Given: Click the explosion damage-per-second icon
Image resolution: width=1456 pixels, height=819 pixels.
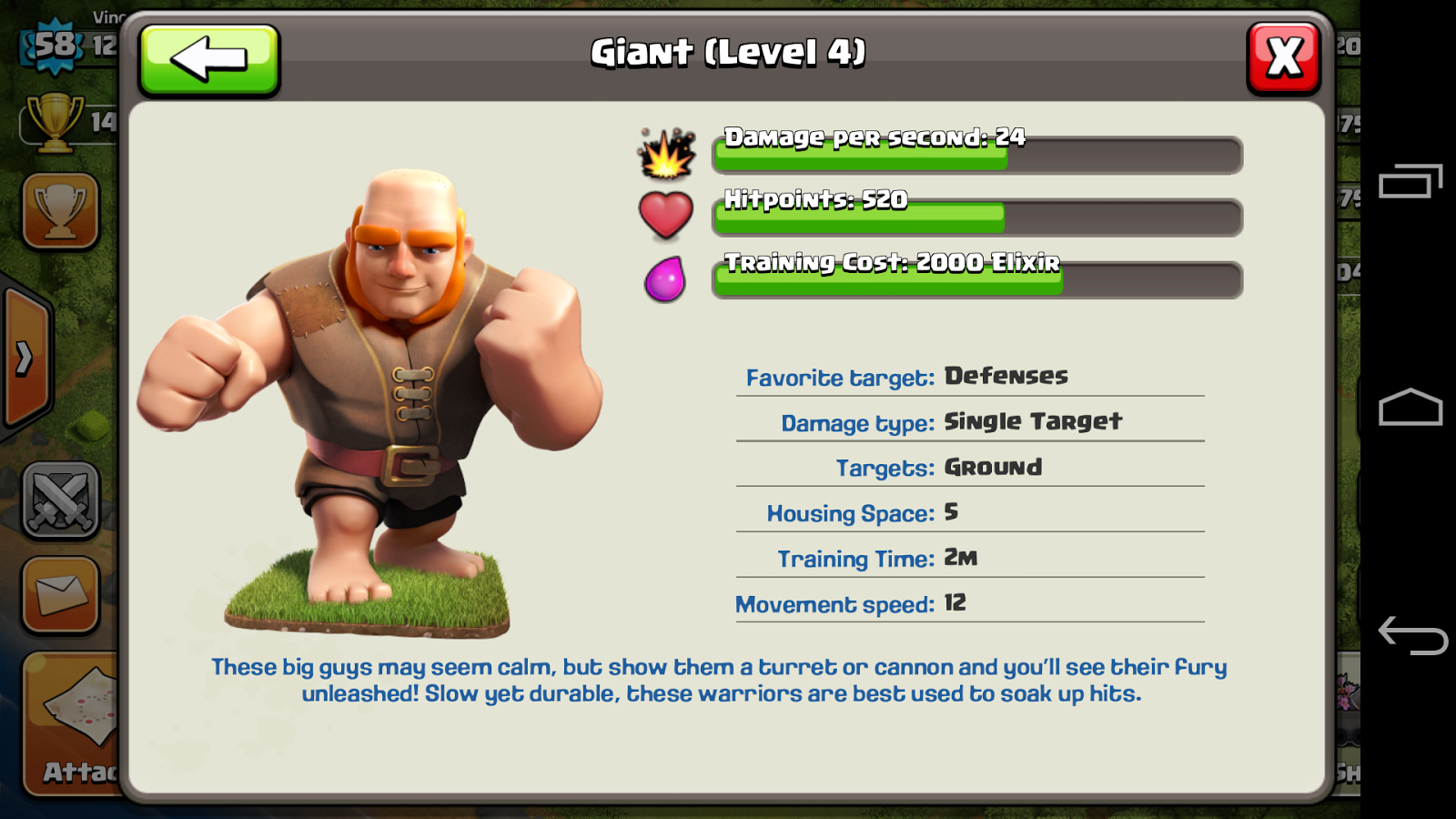Looking at the screenshot, I should pos(667,155).
